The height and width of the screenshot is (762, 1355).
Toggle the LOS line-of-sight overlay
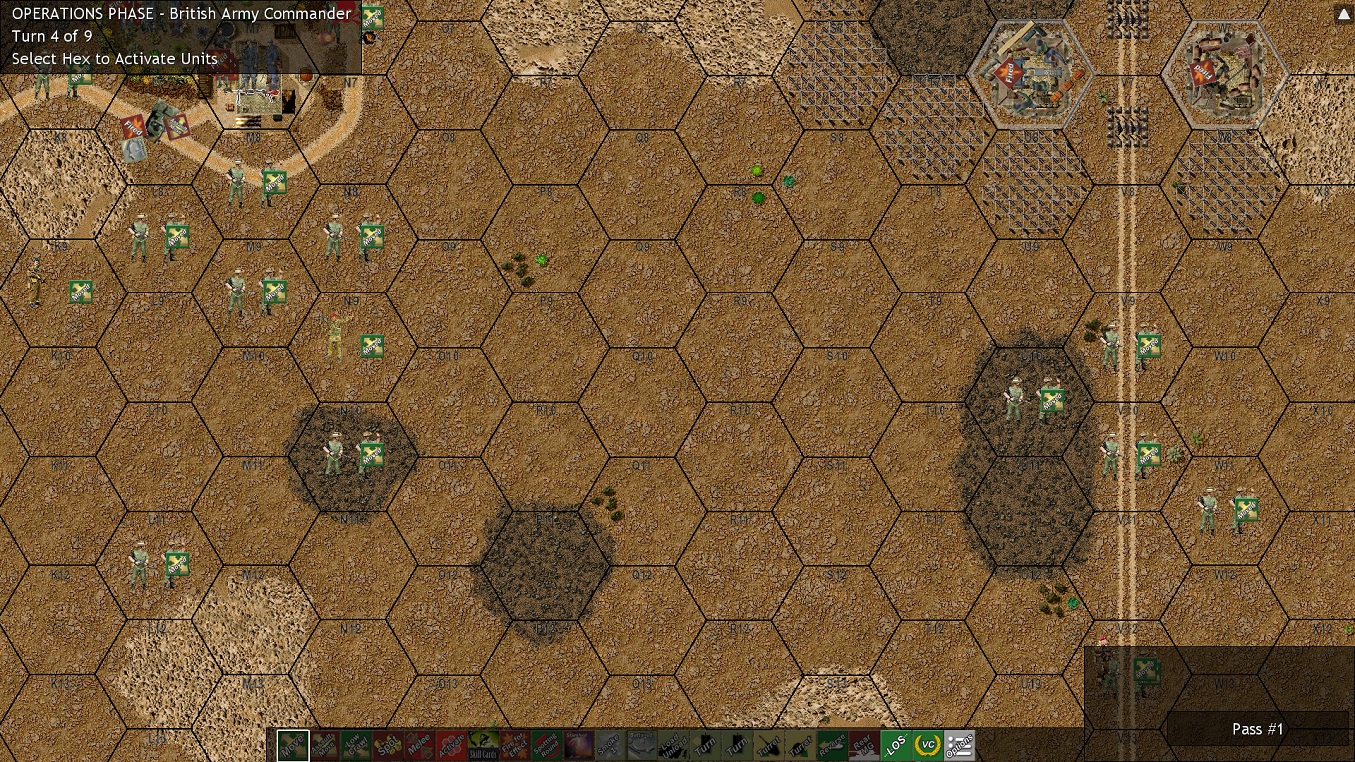[894, 746]
